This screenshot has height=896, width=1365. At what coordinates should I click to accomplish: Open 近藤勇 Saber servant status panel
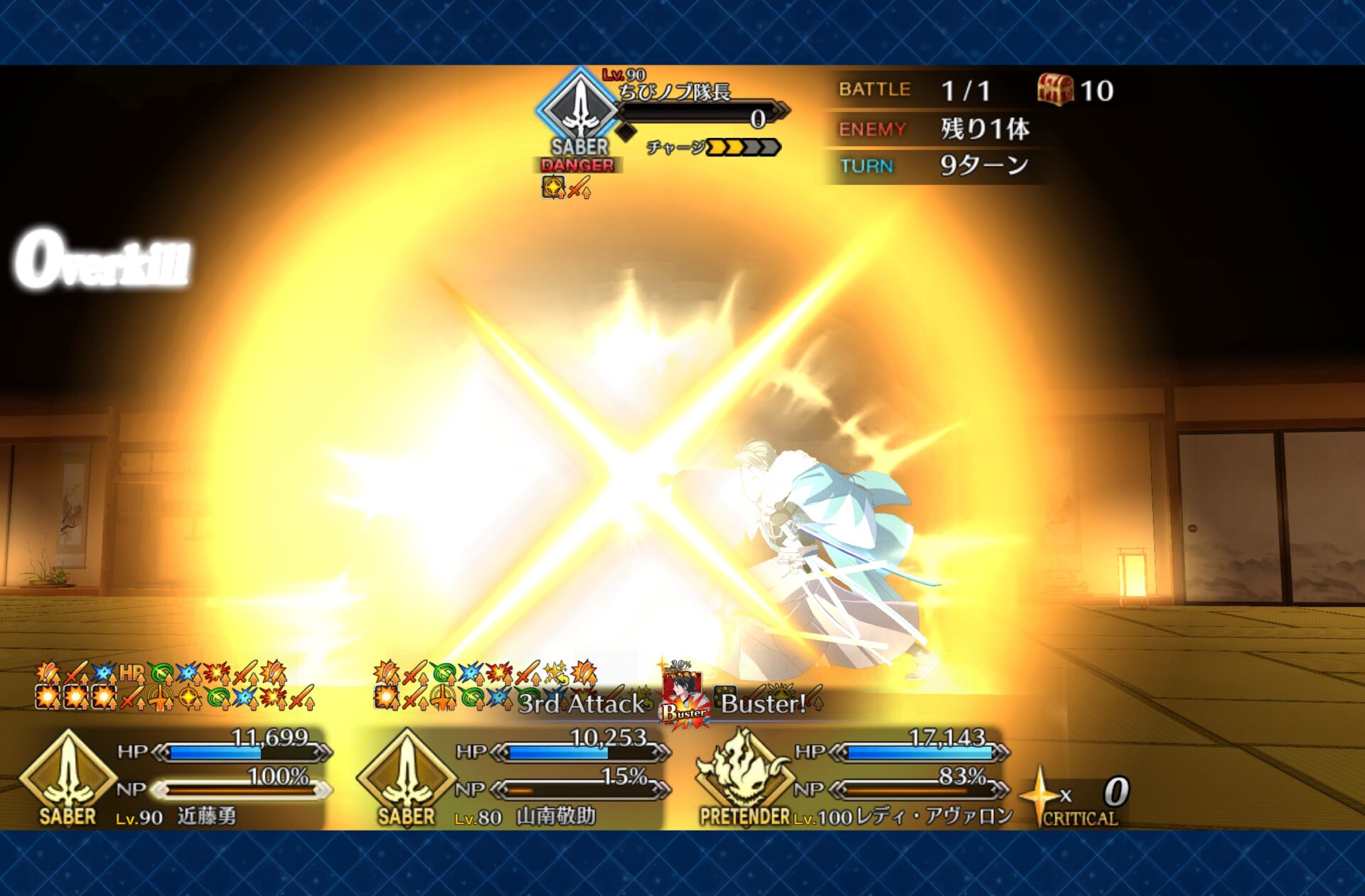click(x=174, y=778)
